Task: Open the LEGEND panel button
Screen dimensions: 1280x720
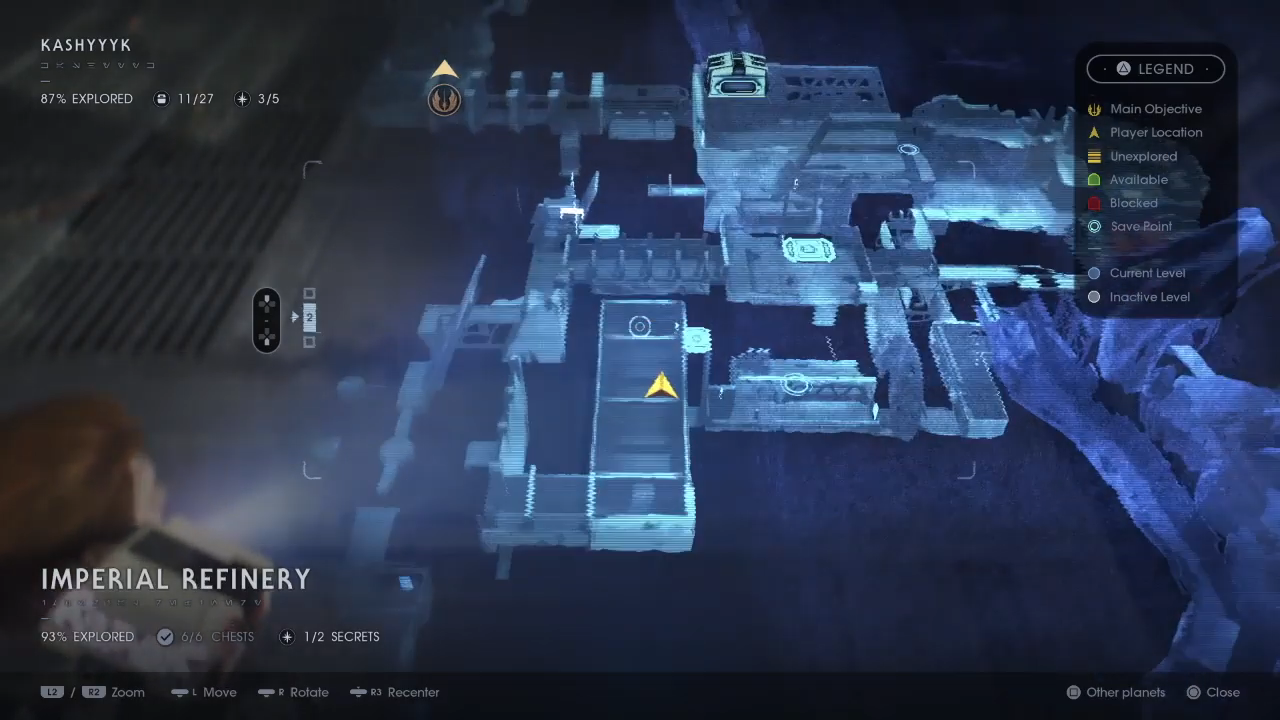Action: [1156, 68]
